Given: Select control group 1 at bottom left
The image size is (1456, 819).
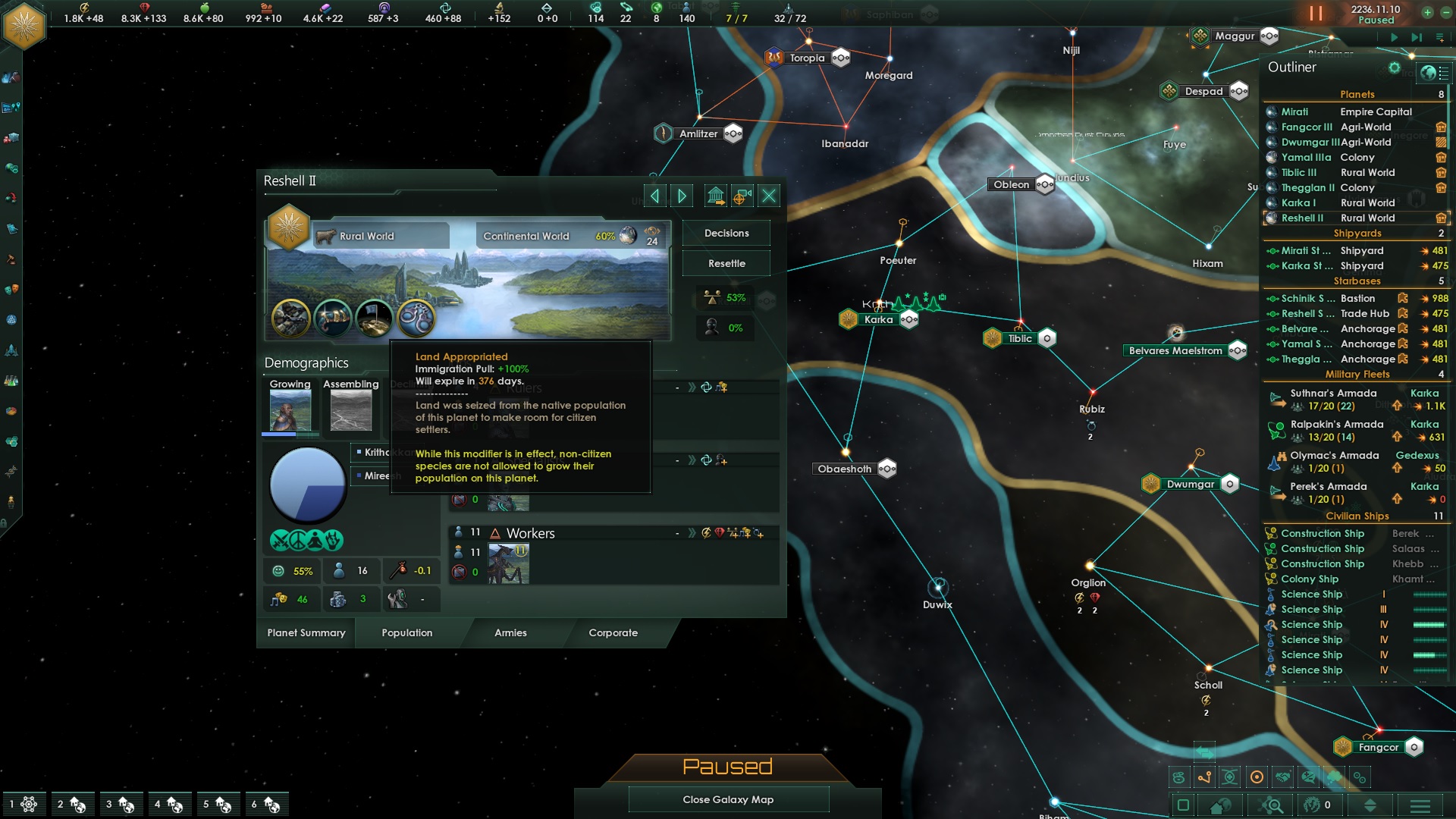Looking at the screenshot, I should click(x=23, y=805).
